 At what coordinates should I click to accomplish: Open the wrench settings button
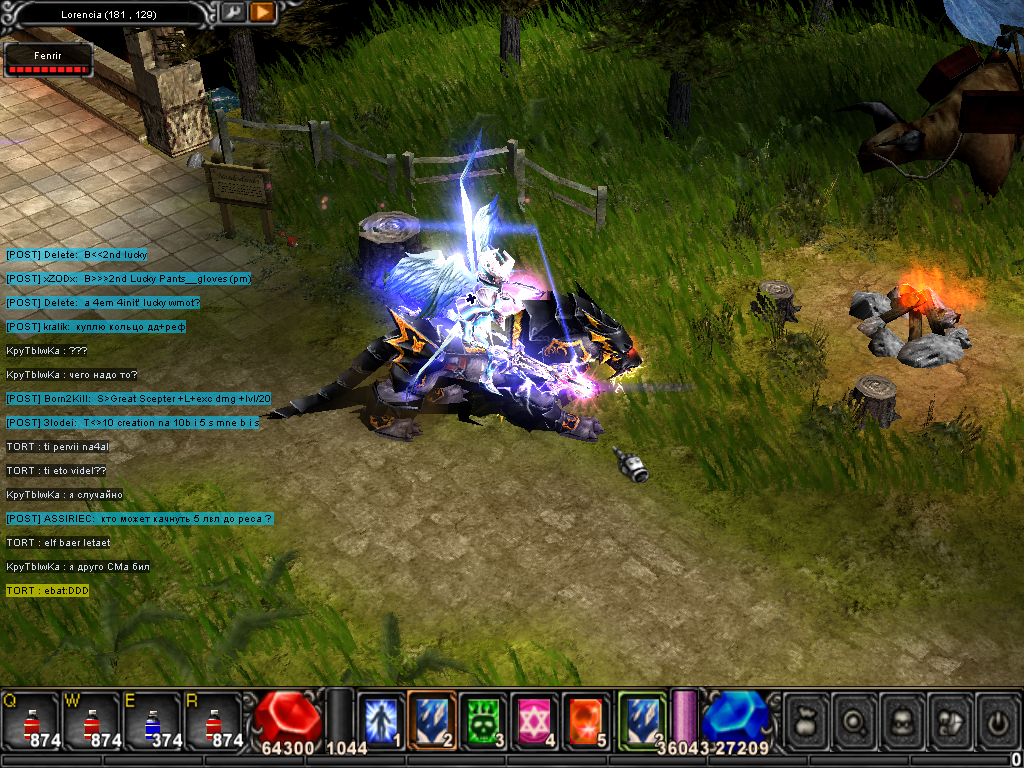click(232, 12)
